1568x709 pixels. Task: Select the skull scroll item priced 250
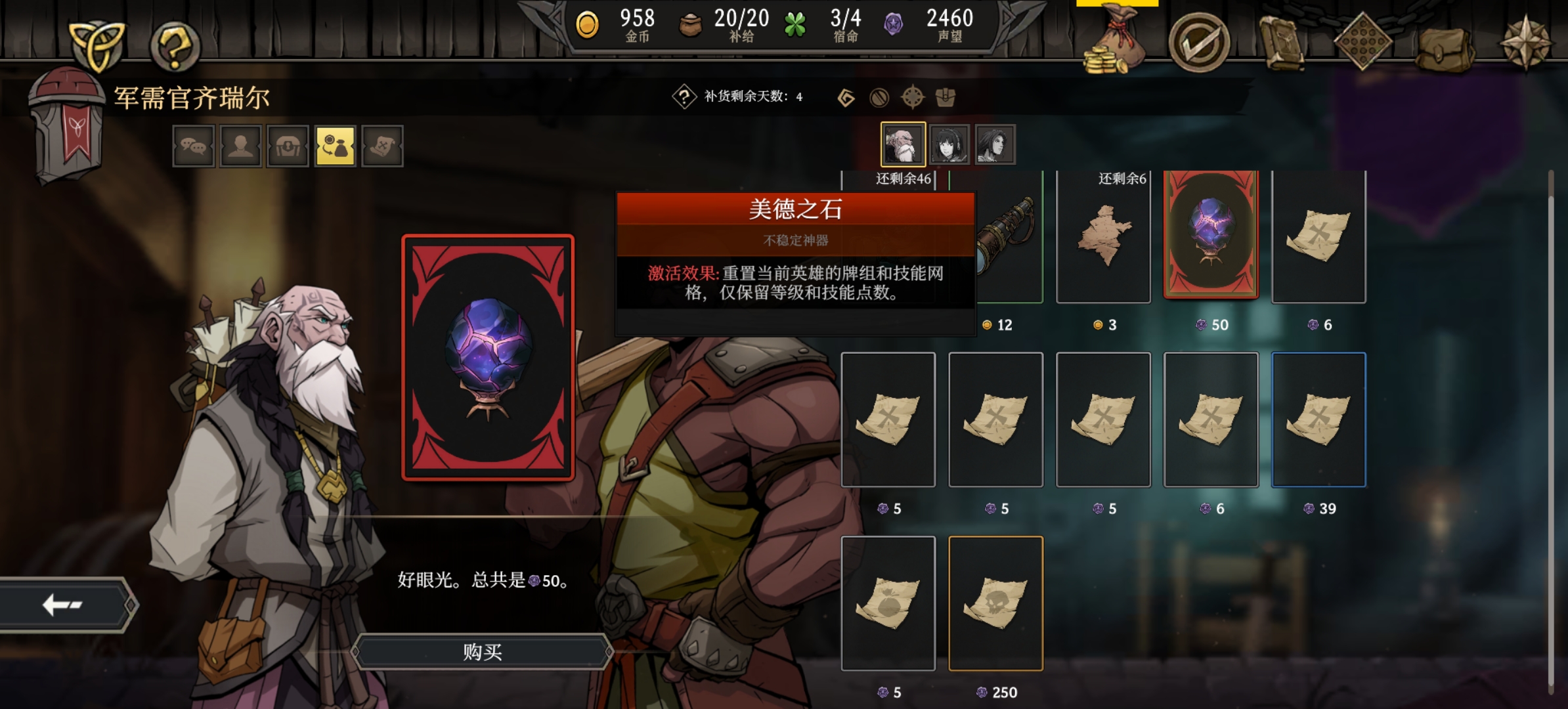click(x=996, y=603)
